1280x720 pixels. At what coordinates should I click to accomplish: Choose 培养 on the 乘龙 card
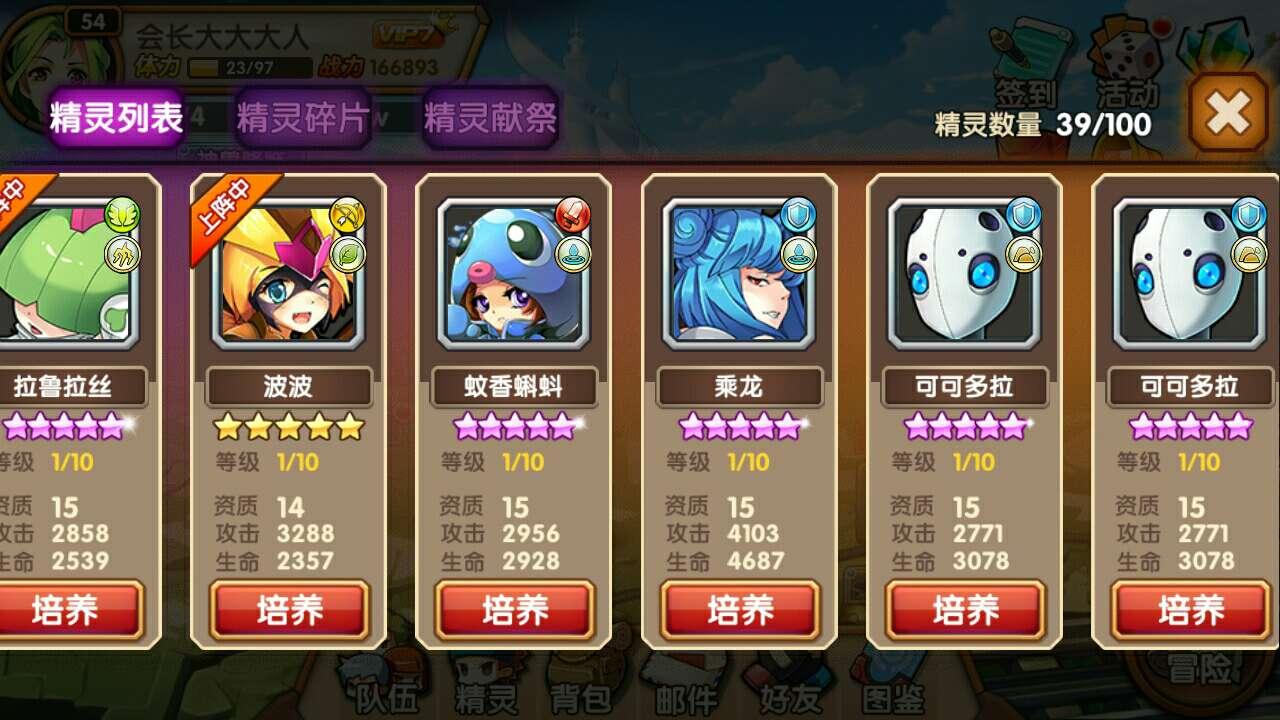point(740,610)
